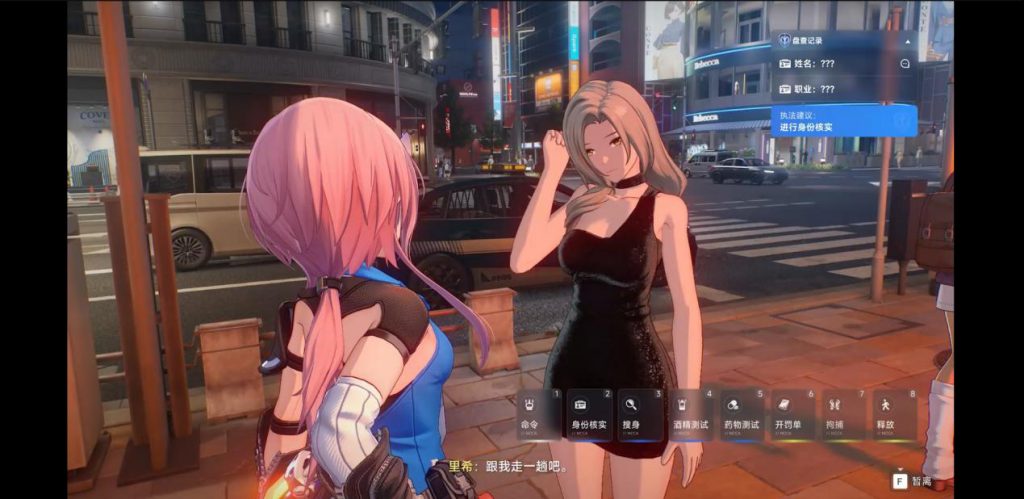Select the 释放 release action

894,415
